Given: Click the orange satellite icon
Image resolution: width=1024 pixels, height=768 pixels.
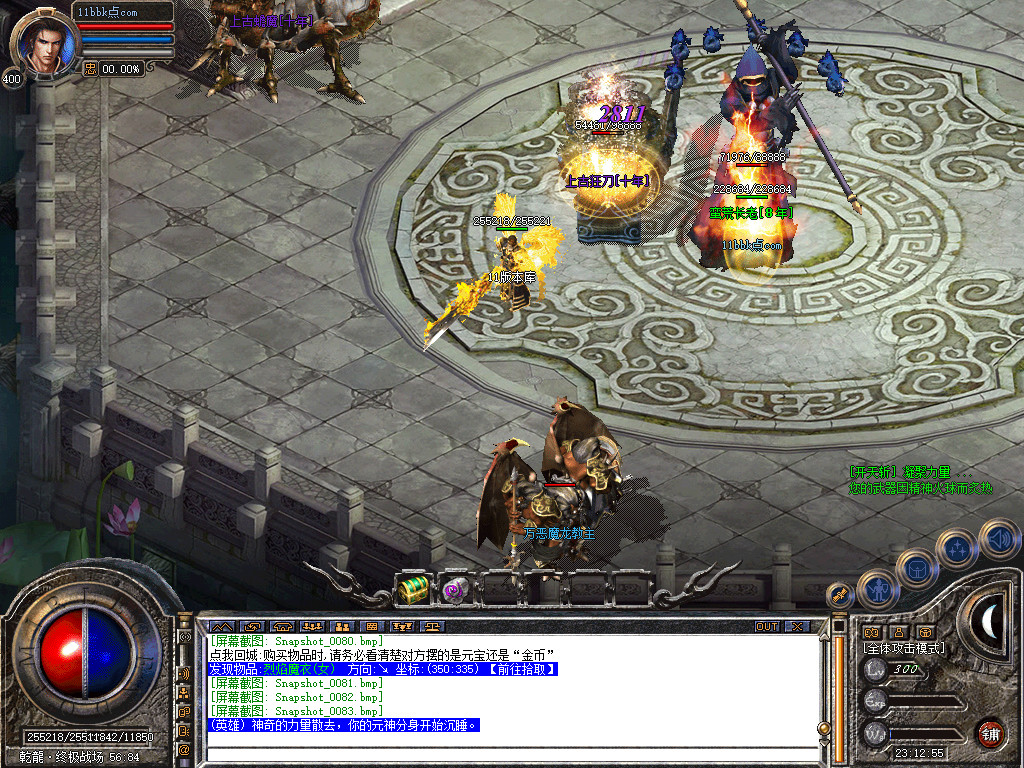Looking at the screenshot, I should (x=839, y=594).
